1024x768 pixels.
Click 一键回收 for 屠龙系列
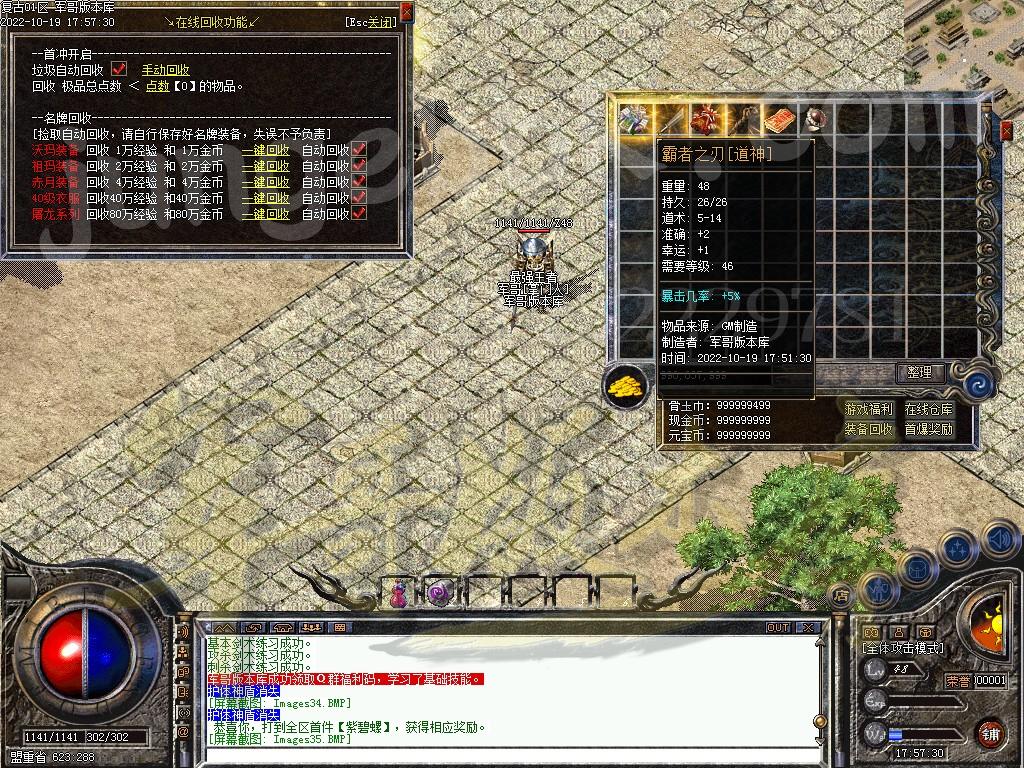pyautogui.click(x=265, y=214)
